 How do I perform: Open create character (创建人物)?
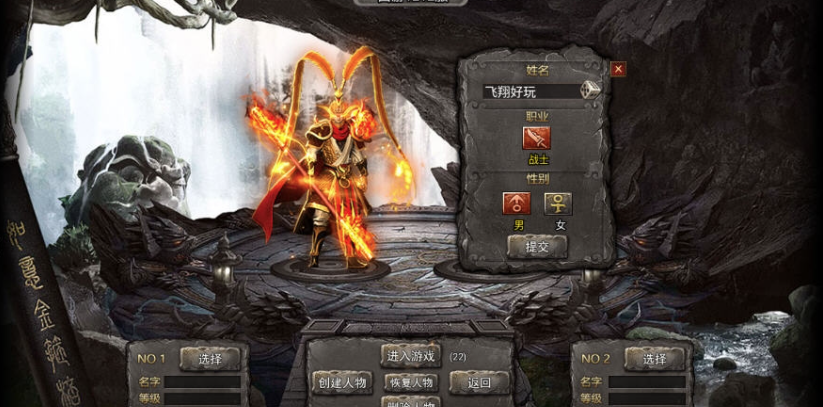click(x=342, y=382)
